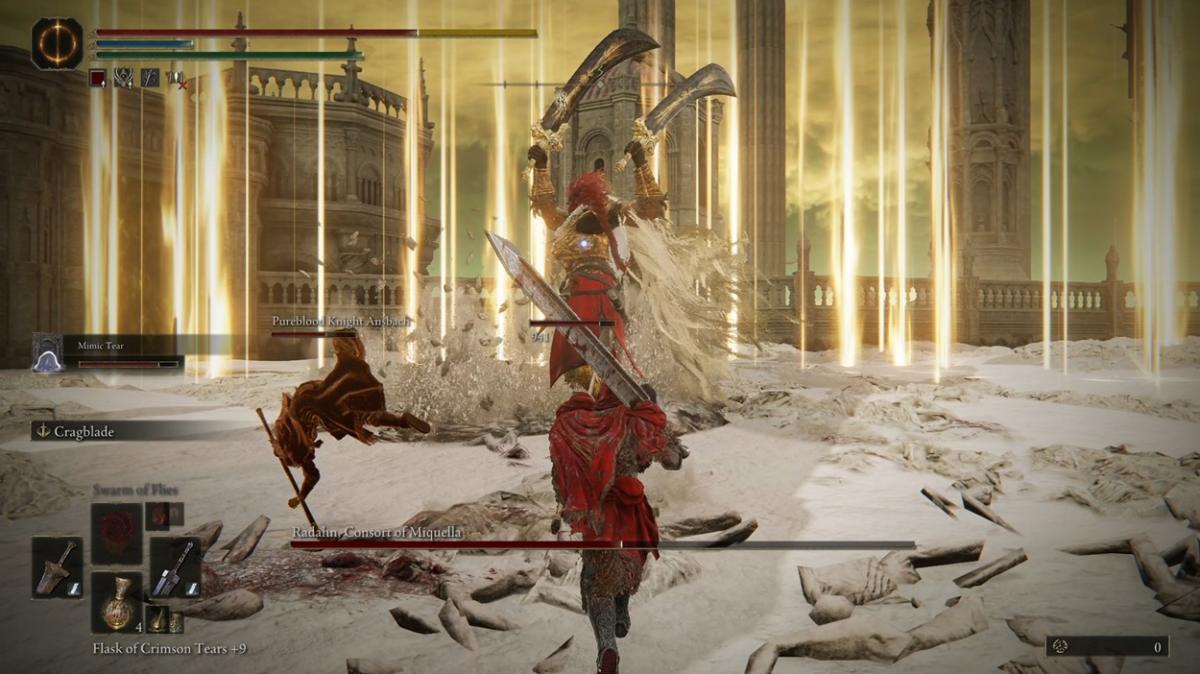Click the winged crest buff icon
The image size is (1200, 674).
[123, 78]
